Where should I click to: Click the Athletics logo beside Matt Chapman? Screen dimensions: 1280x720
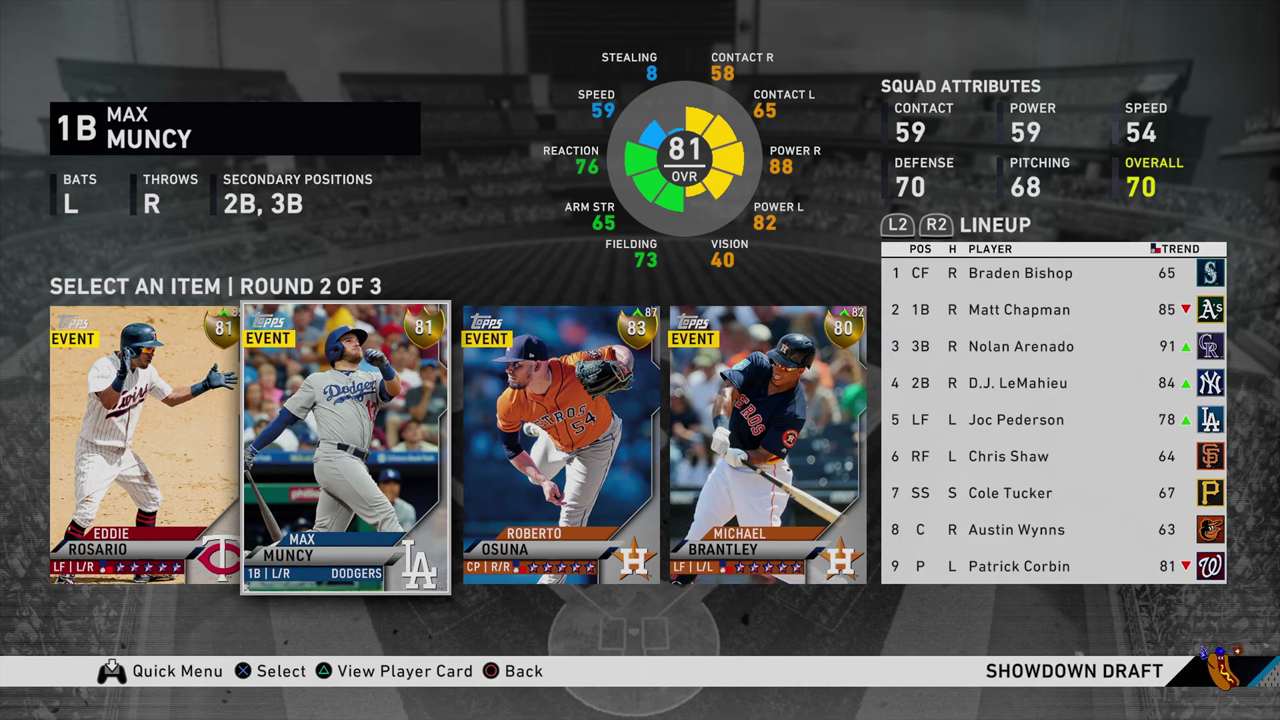1210,309
